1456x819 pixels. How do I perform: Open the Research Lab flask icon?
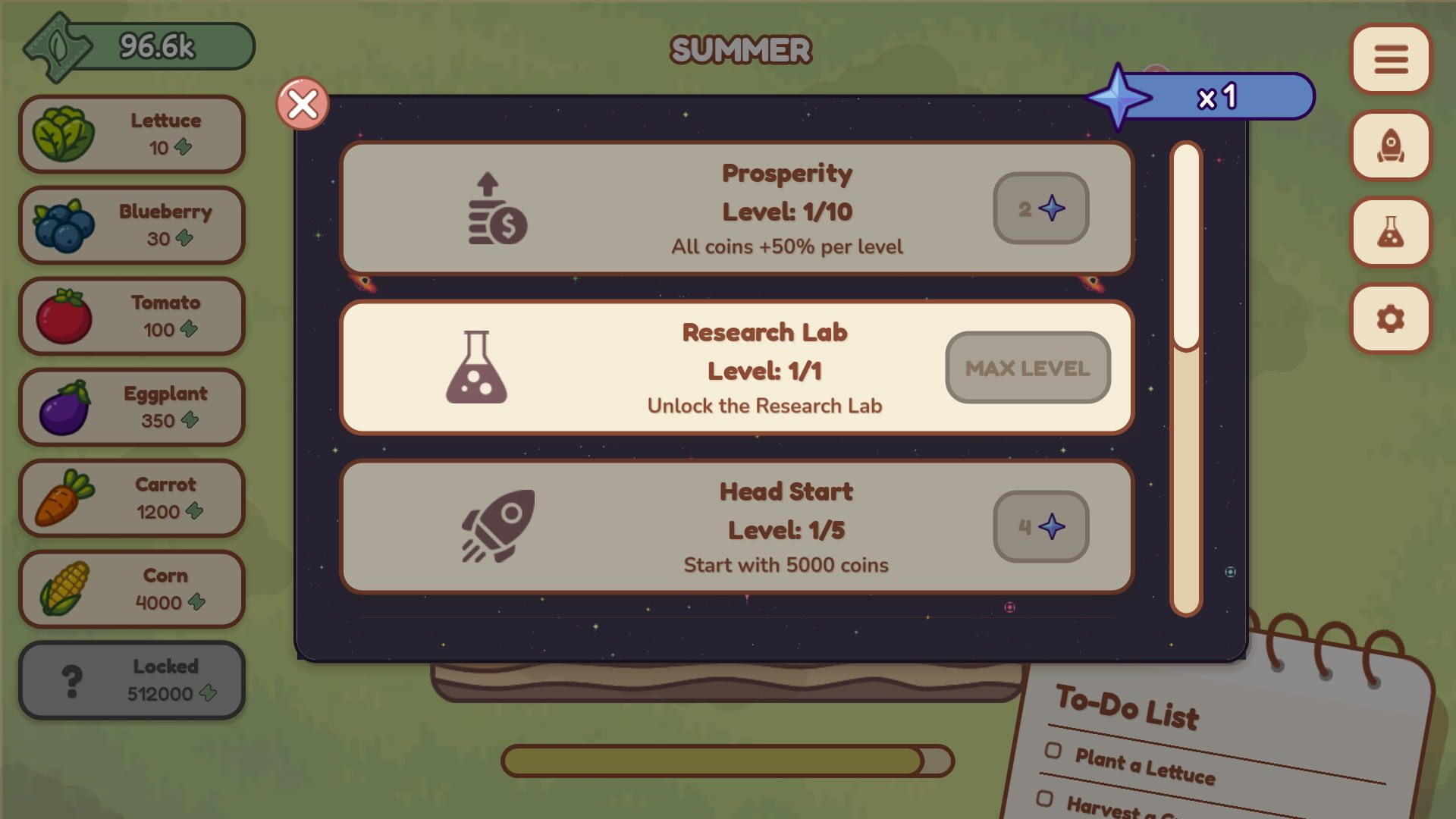coord(1390,233)
